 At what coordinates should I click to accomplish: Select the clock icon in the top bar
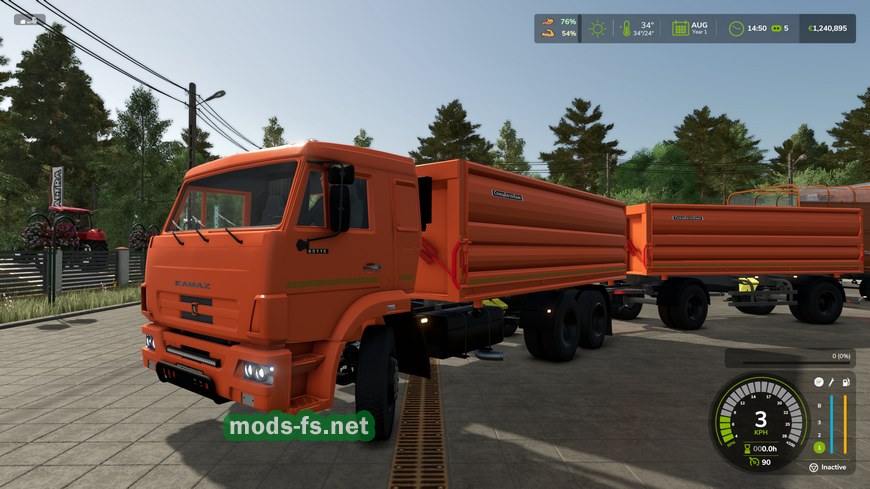(736, 28)
